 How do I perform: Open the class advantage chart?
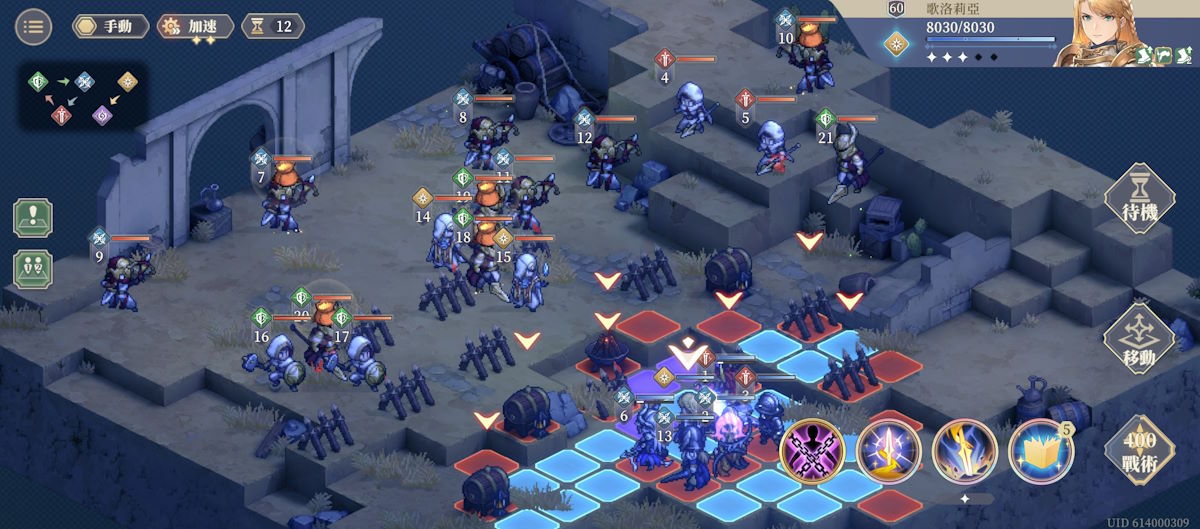coord(84,97)
